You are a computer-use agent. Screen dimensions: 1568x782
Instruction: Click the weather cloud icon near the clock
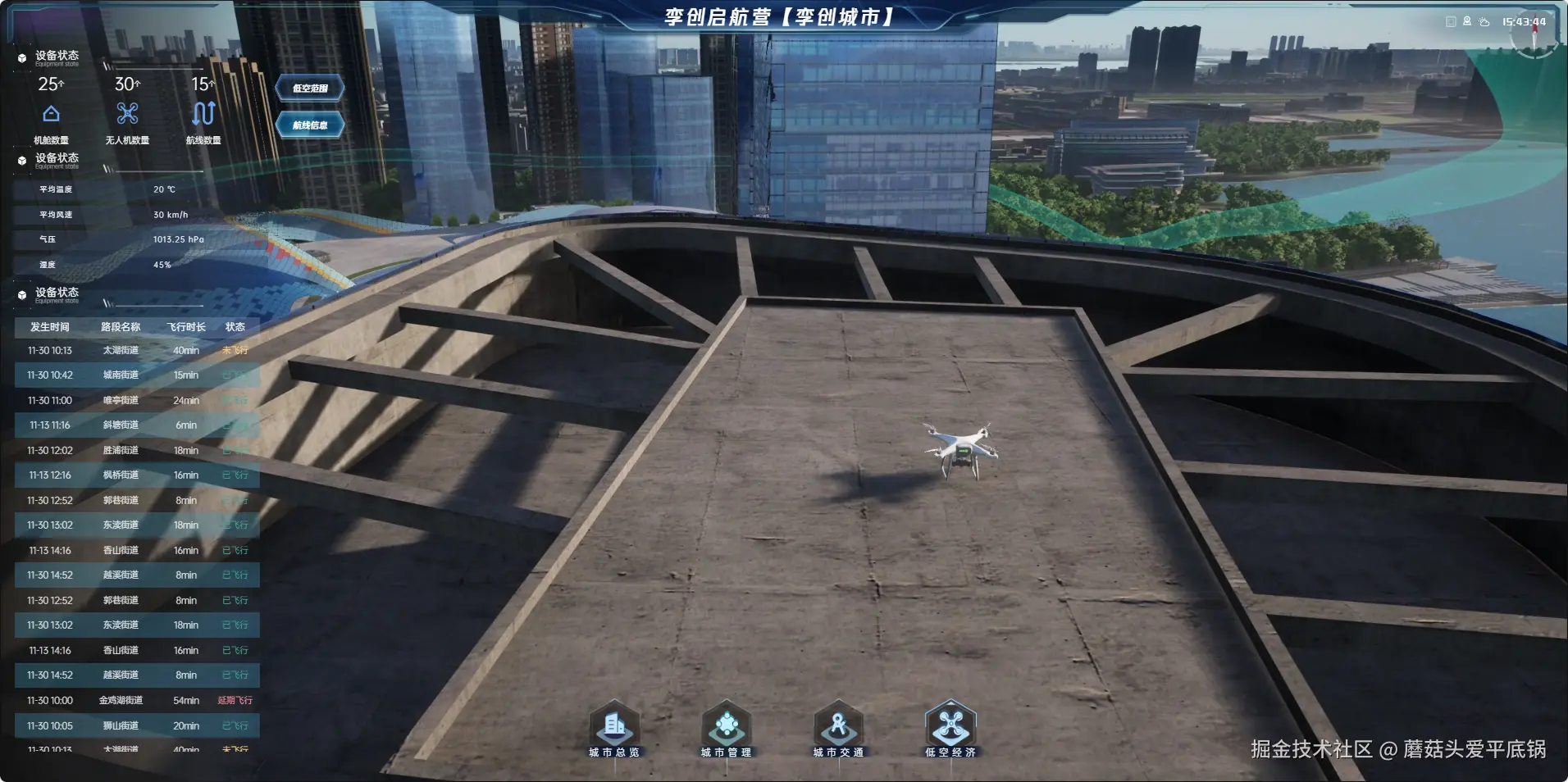pos(1484,22)
